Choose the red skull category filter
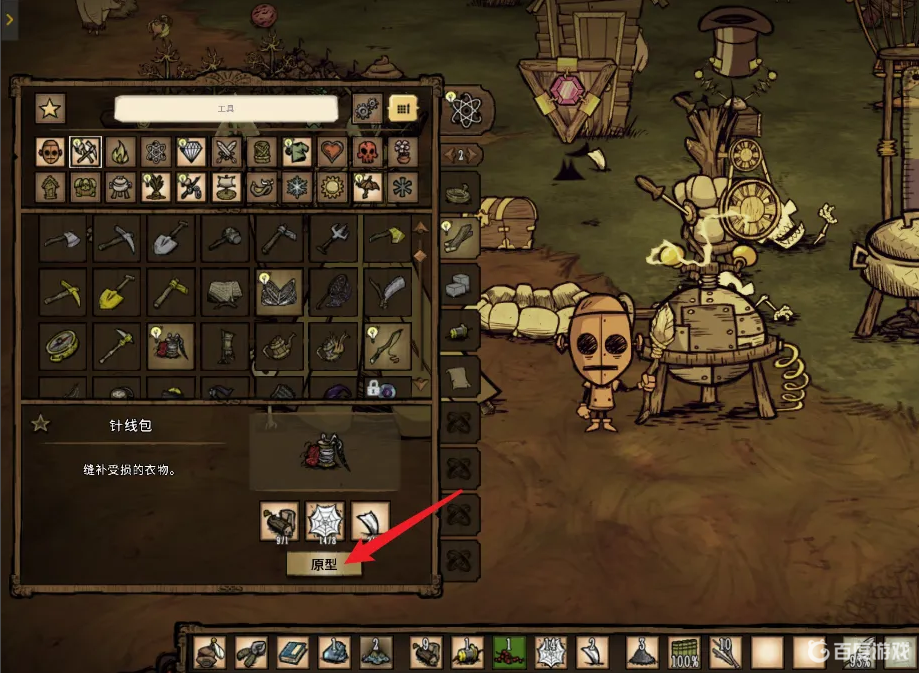 pyautogui.click(x=368, y=152)
